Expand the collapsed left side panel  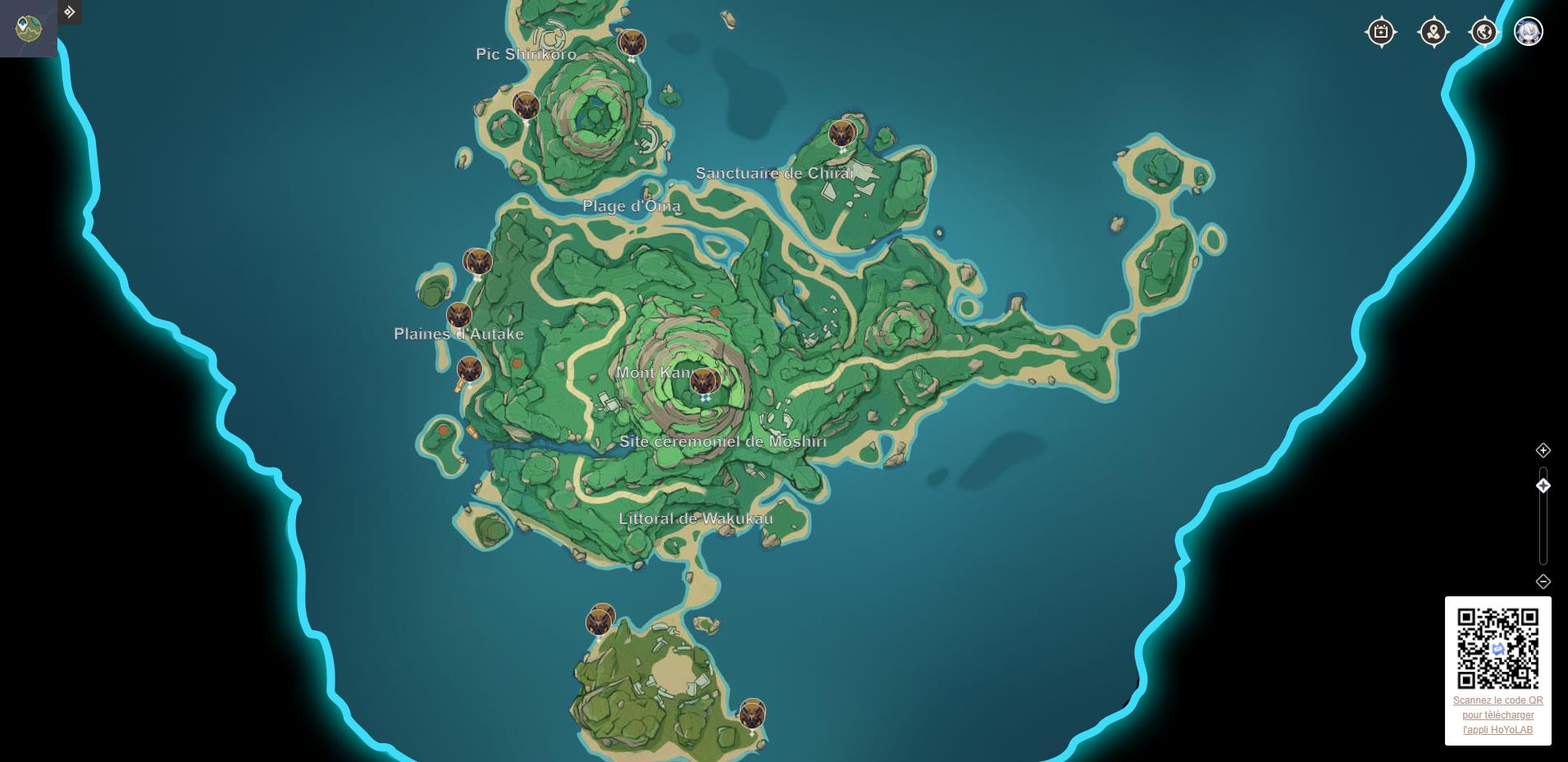coord(70,12)
